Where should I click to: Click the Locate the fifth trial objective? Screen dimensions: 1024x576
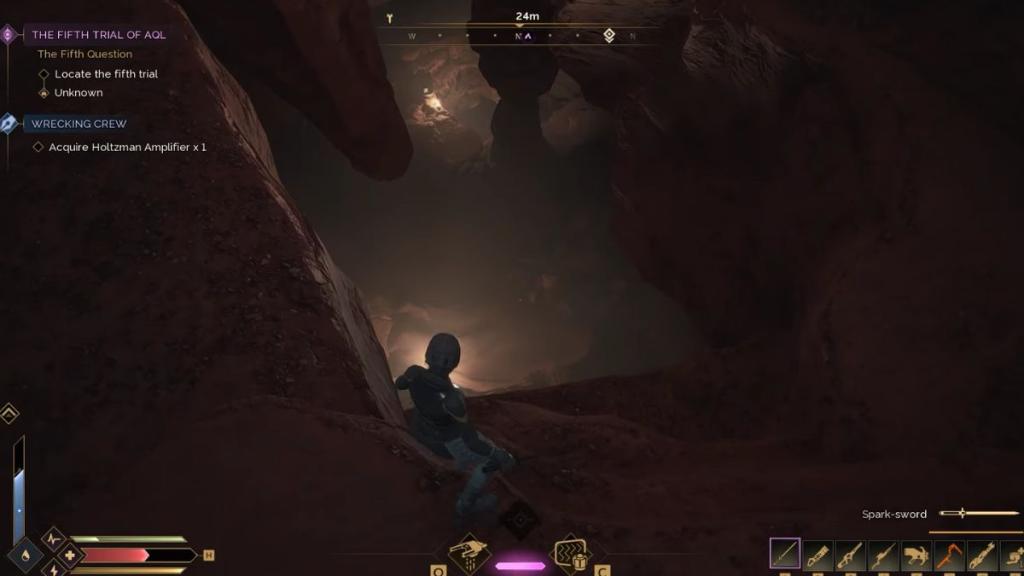[106, 74]
